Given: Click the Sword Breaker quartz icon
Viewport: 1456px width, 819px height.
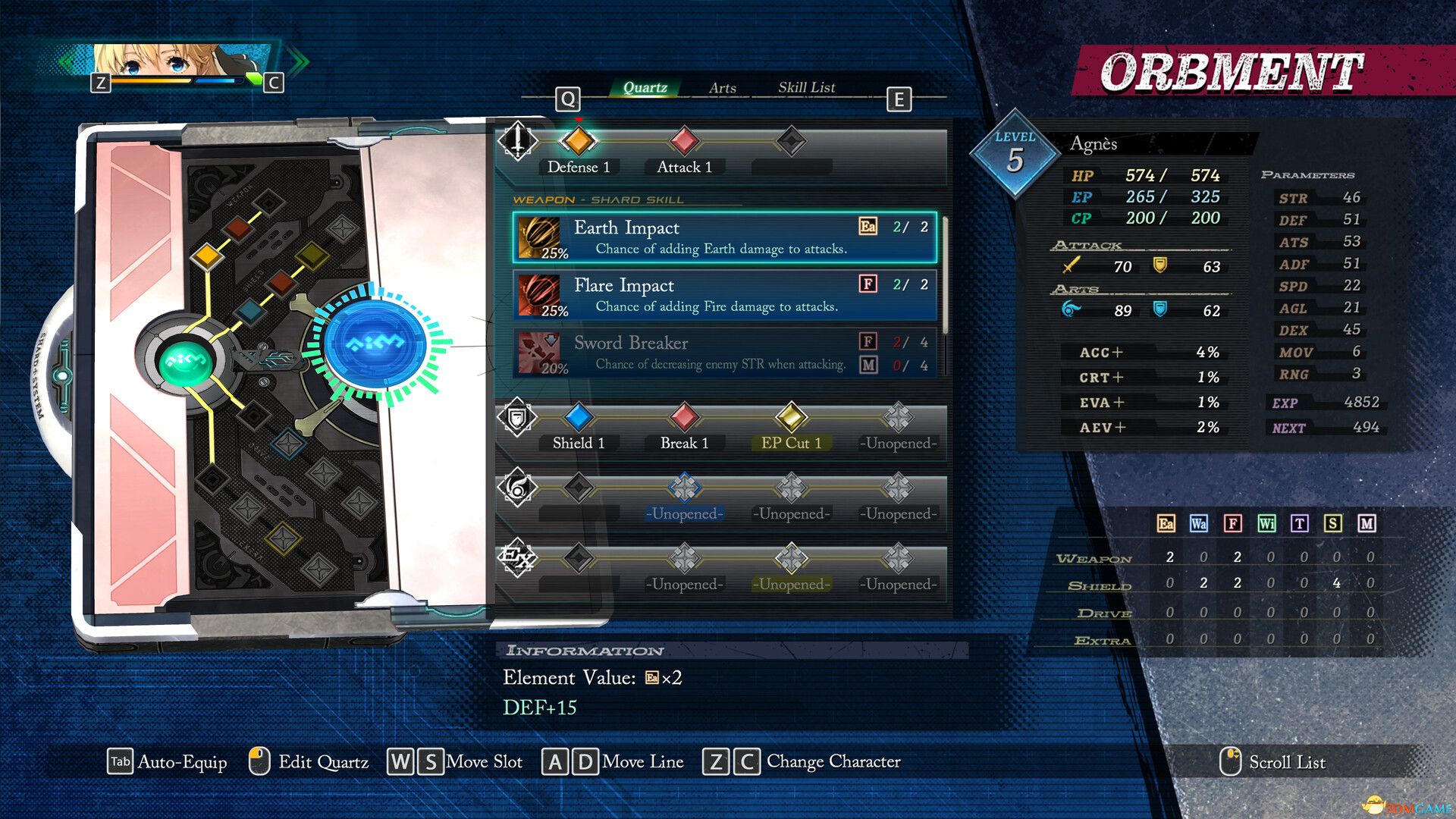Looking at the screenshot, I should coord(540,352).
